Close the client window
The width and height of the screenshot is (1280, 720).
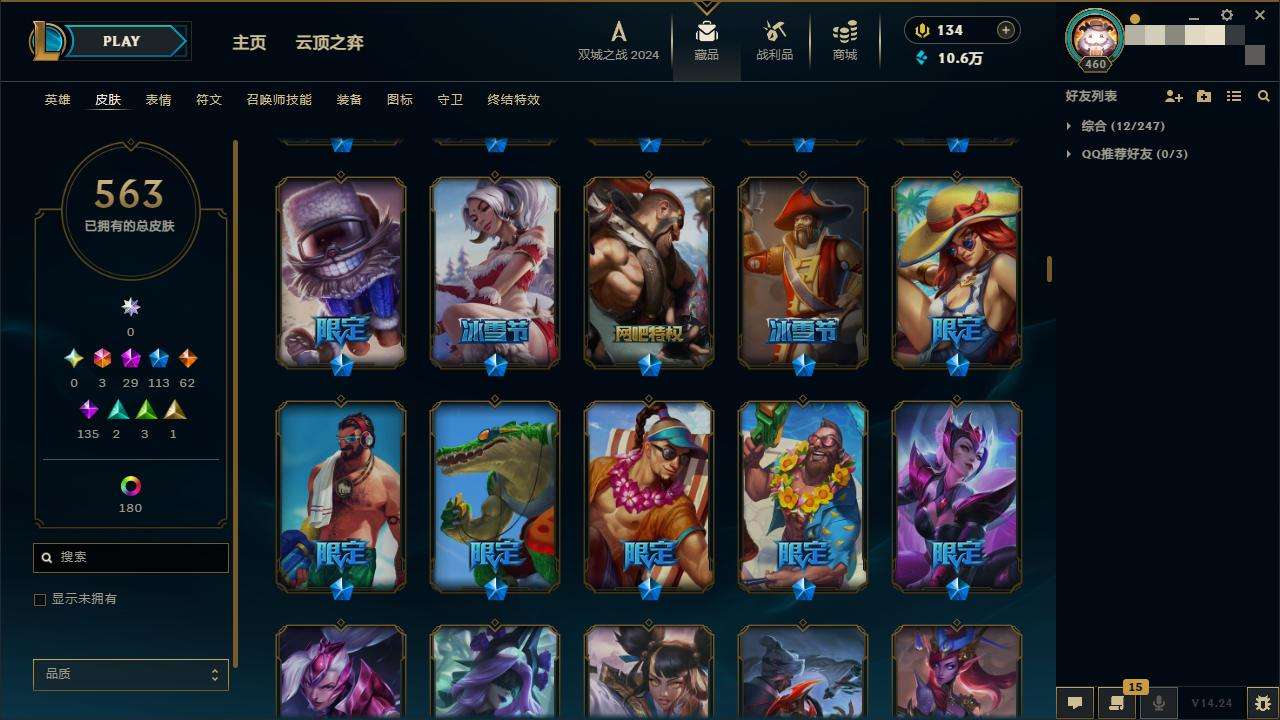1260,15
